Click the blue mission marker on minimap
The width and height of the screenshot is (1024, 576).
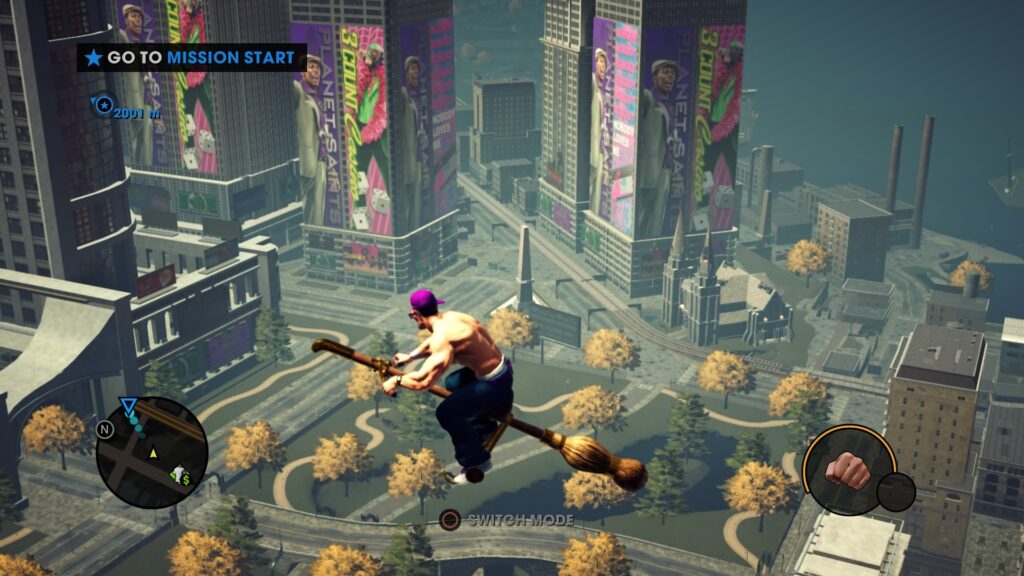click(x=128, y=405)
